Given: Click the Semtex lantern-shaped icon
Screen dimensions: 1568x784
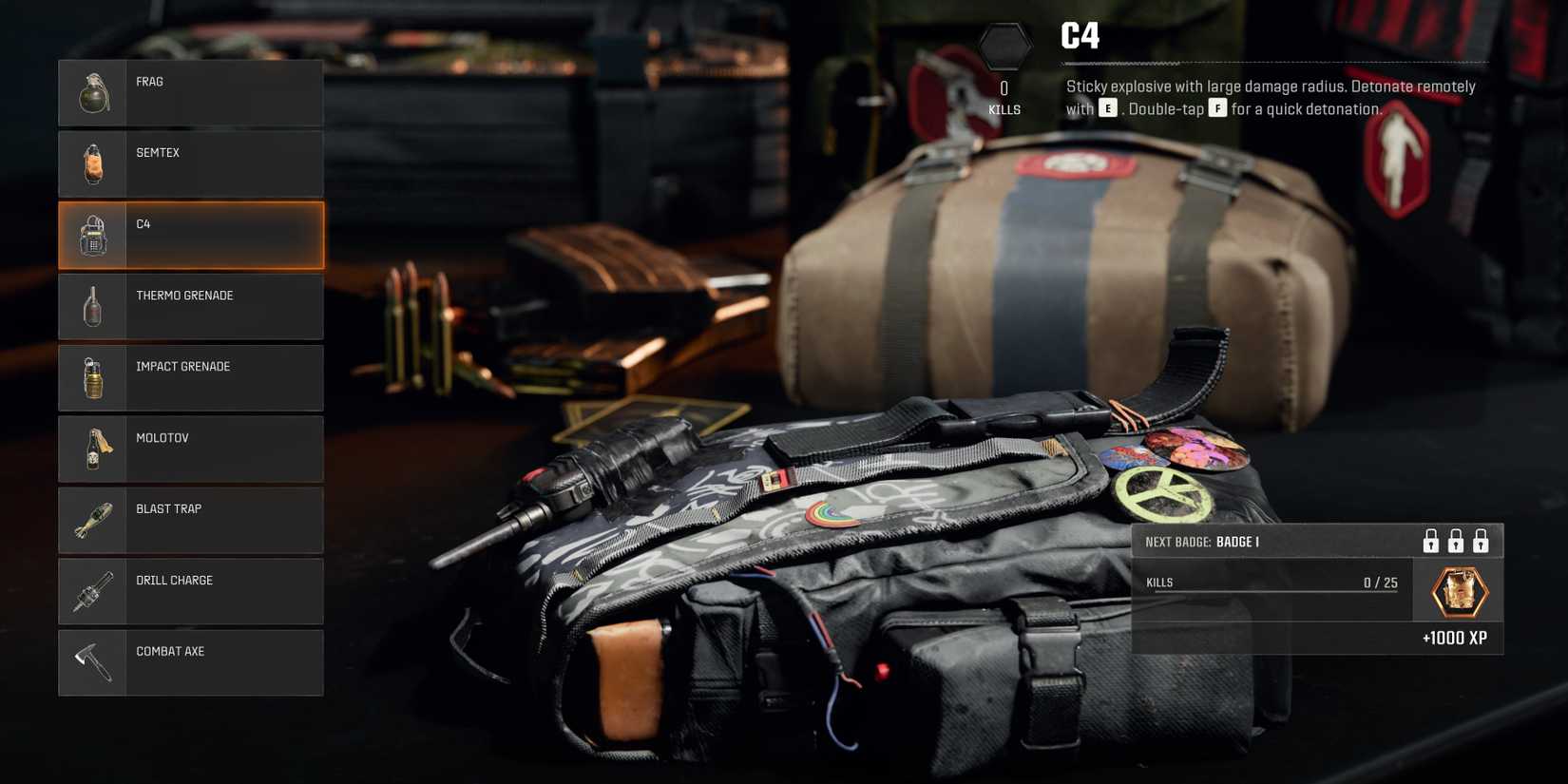Looking at the screenshot, I should pyautogui.click(x=92, y=163).
